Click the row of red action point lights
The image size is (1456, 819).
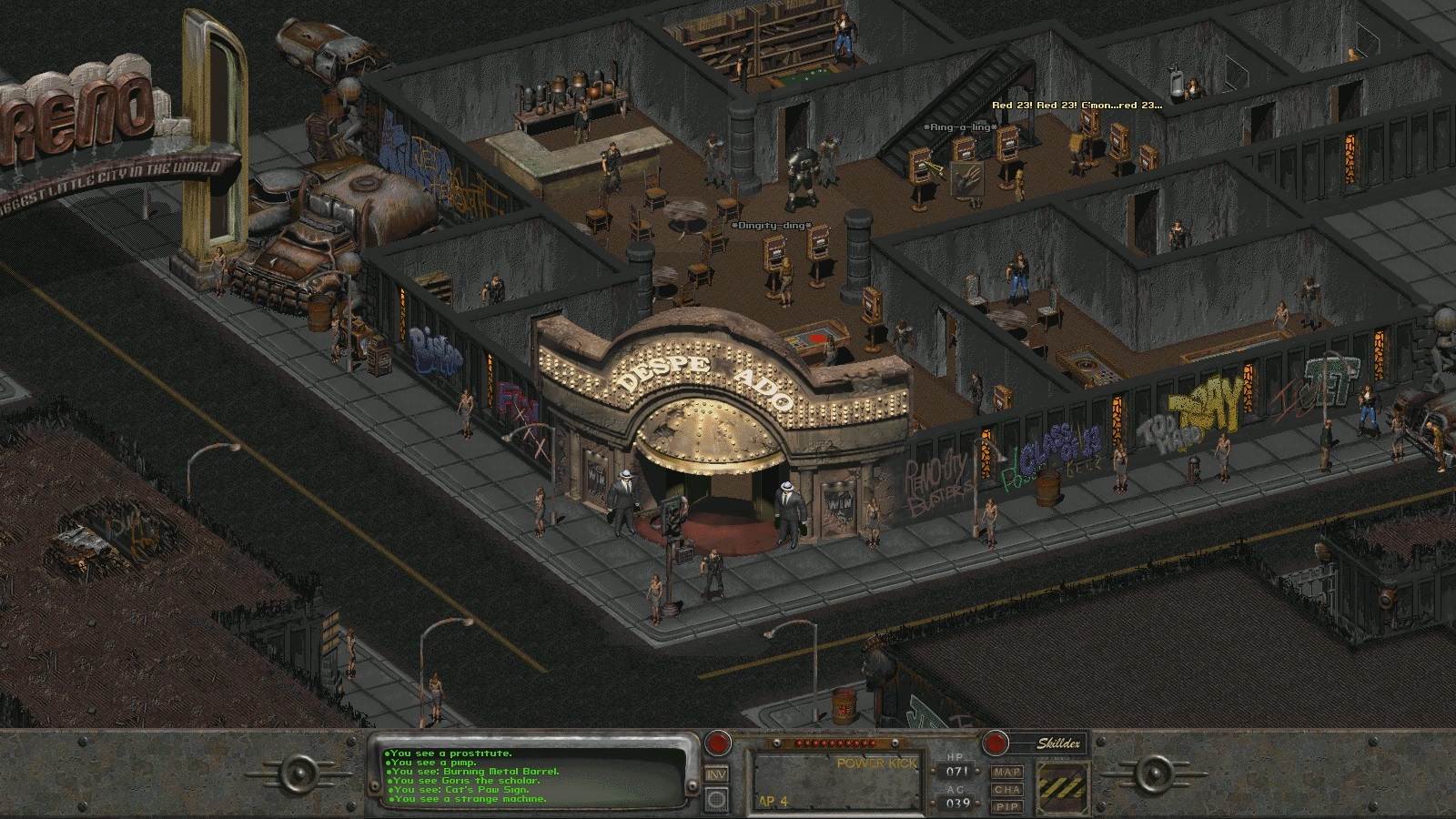(x=834, y=743)
